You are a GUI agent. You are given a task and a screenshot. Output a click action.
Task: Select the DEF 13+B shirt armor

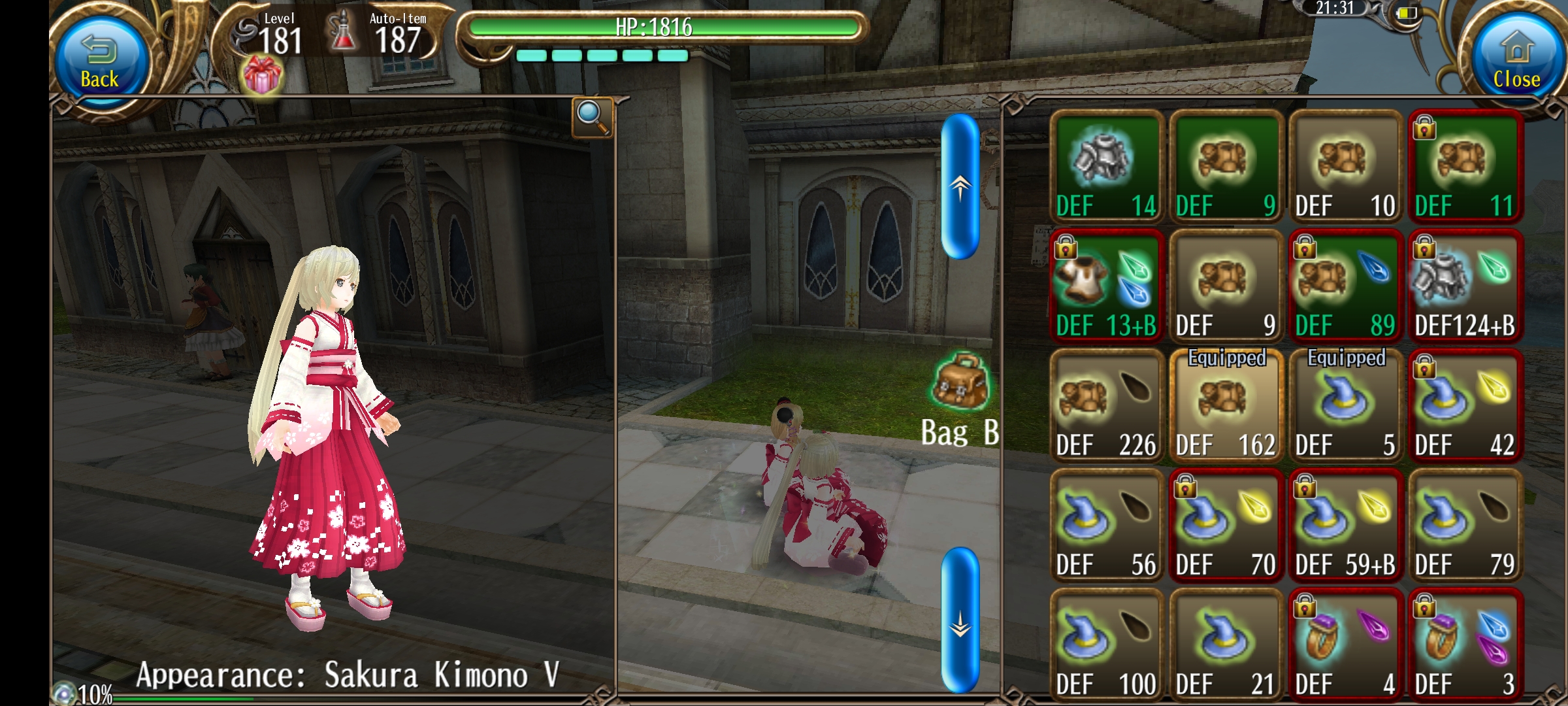[x=1107, y=286]
